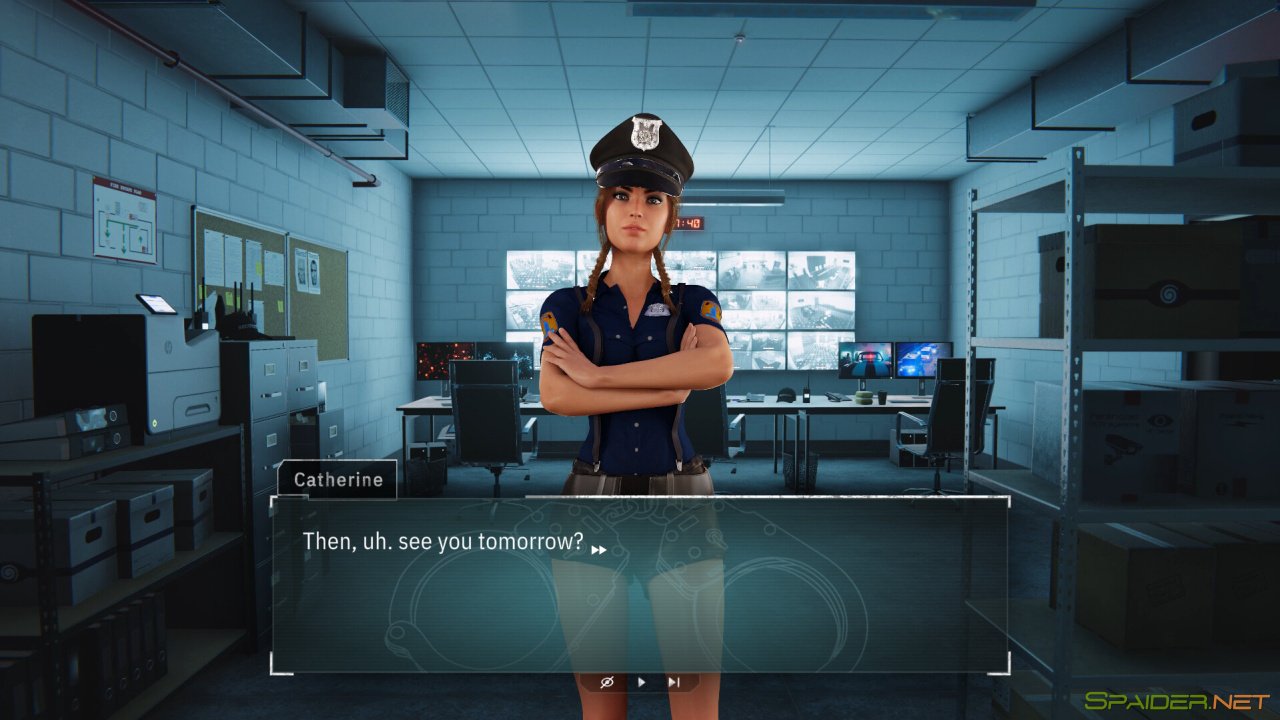Click the Catherine name tag label

point(338,480)
